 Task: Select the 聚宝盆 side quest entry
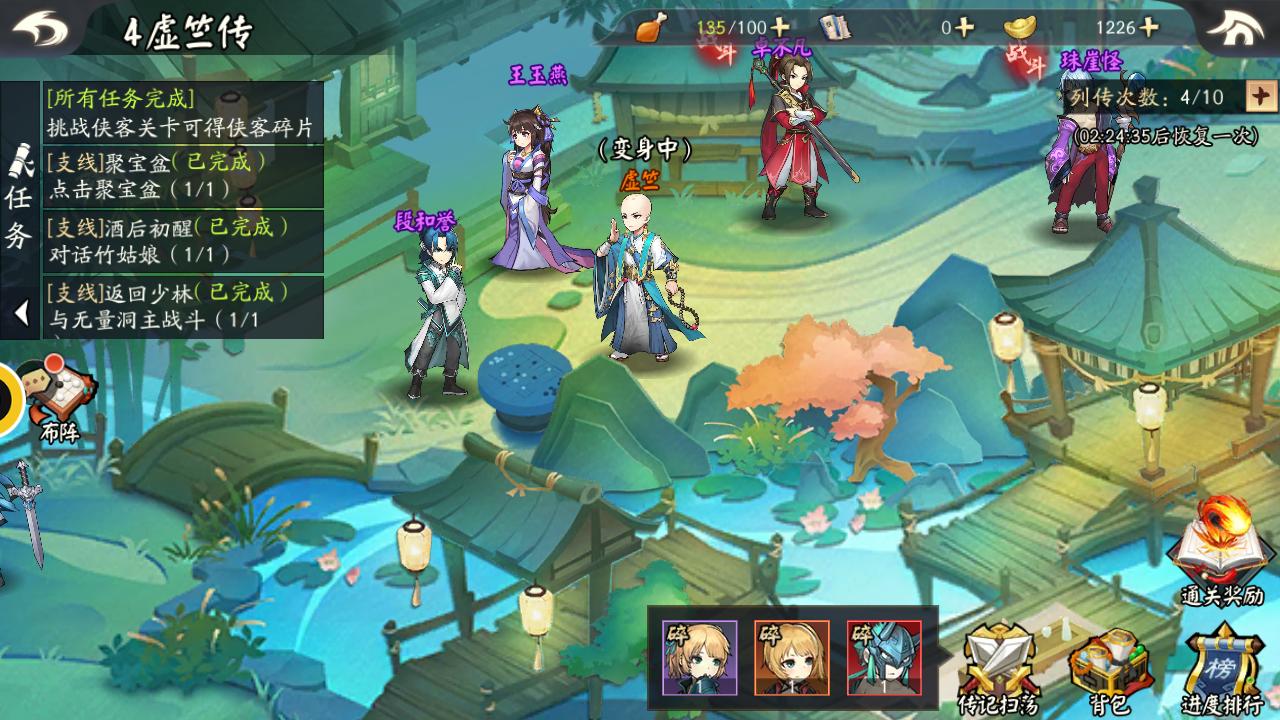tap(182, 174)
